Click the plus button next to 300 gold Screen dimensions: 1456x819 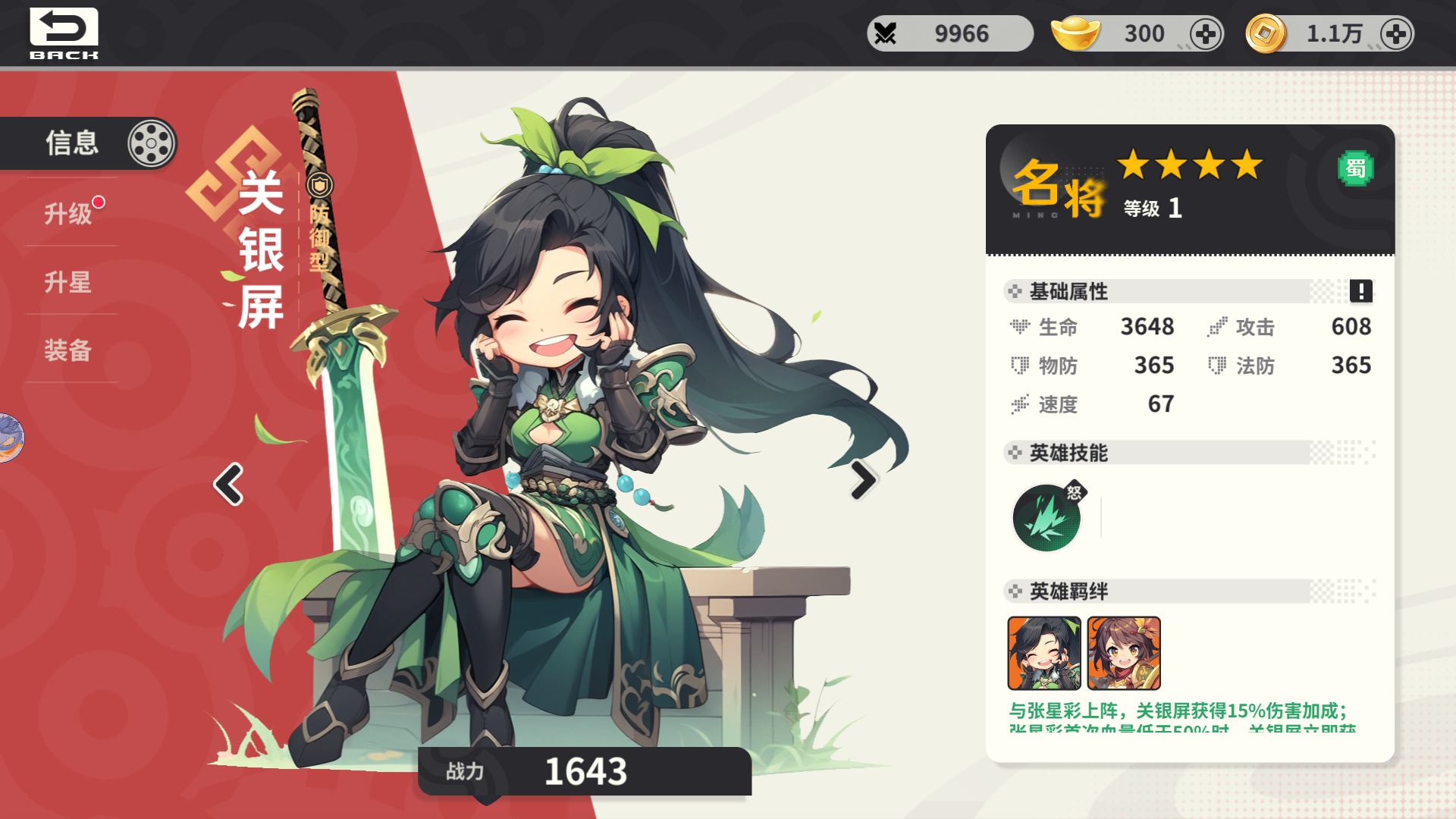pos(1205,33)
